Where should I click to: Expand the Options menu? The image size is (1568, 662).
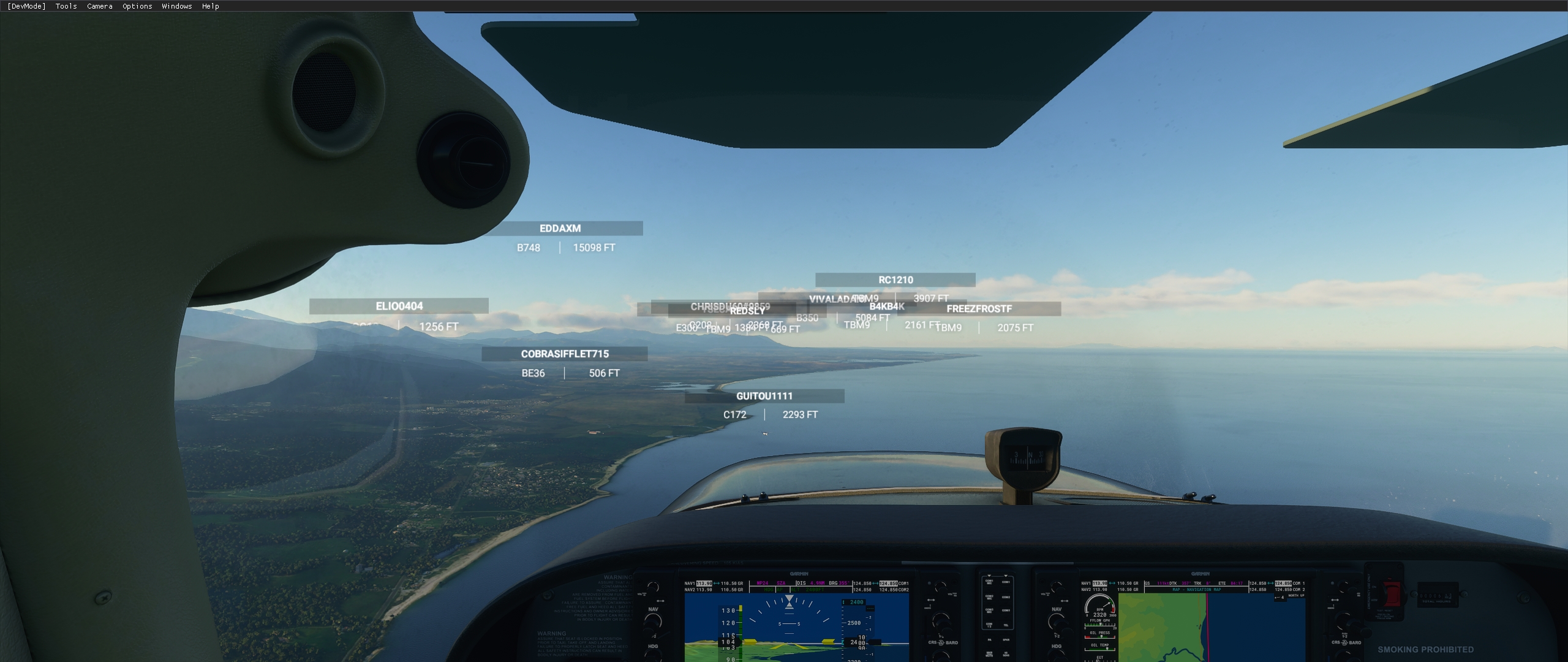136,6
